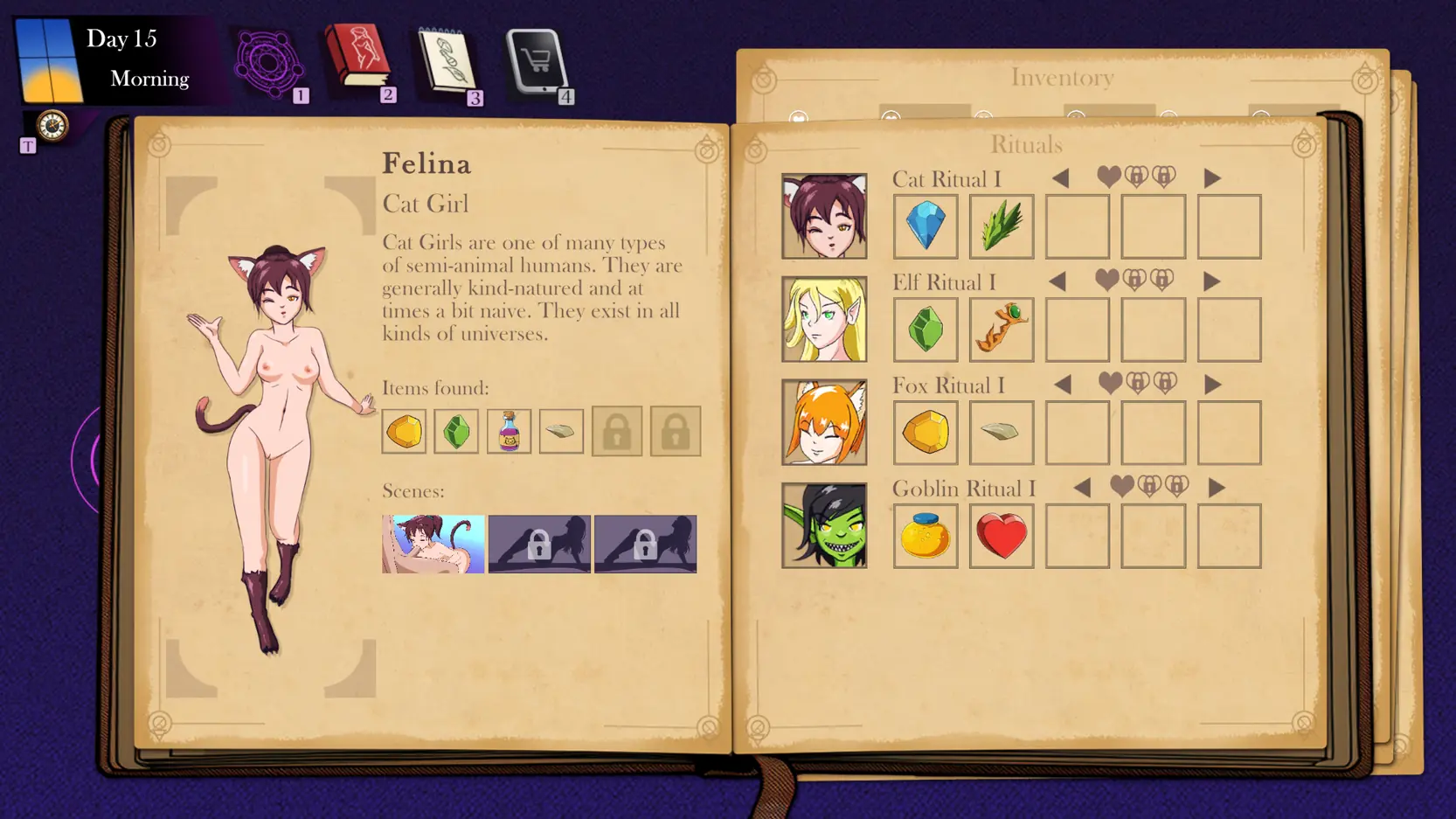
Task: Go to previous Elf Ritual level
Action: [x=1058, y=281]
